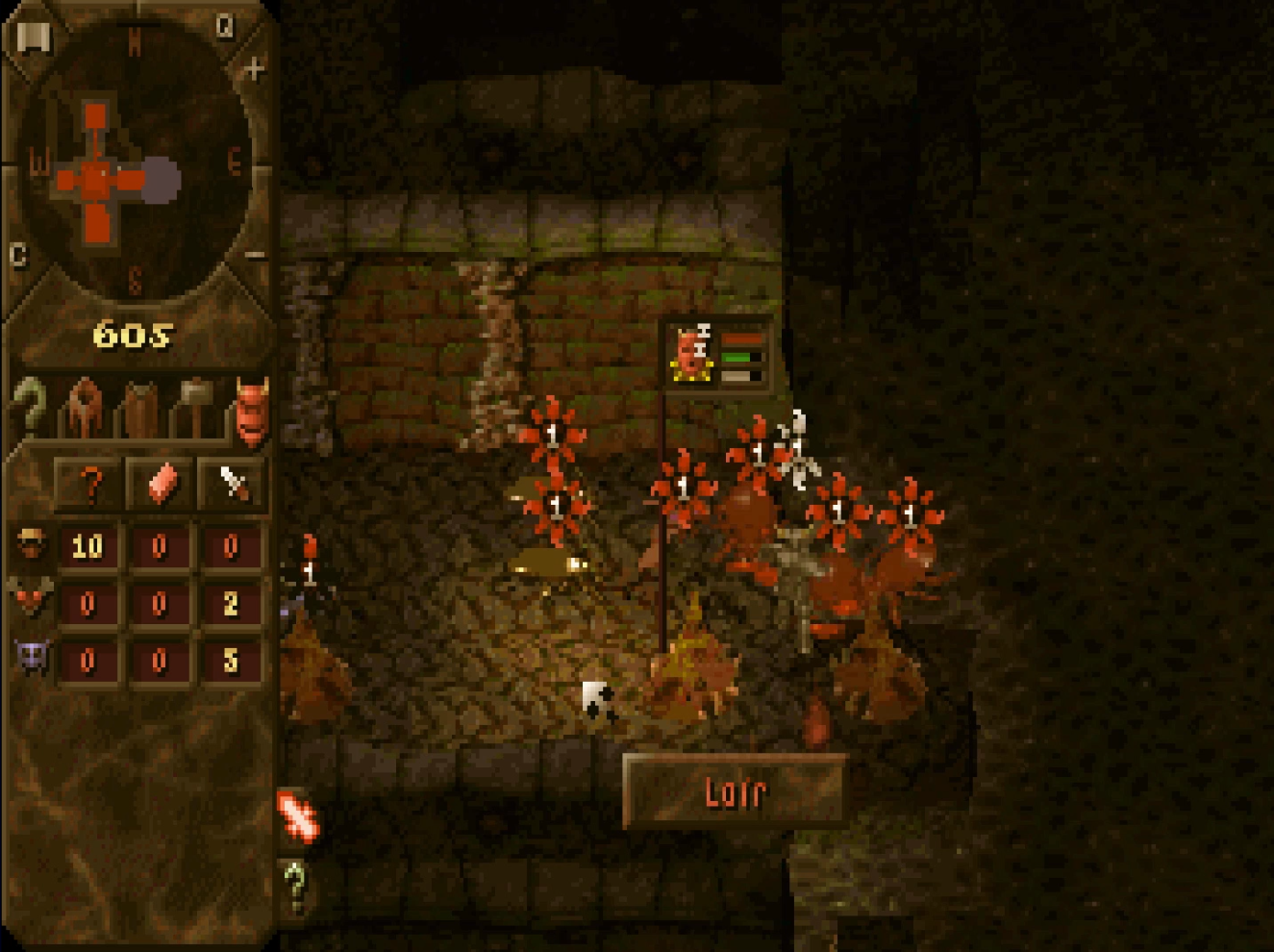The width and height of the screenshot is (1274, 952).
Task: Select the red horned face creatures tab
Action: [251, 412]
